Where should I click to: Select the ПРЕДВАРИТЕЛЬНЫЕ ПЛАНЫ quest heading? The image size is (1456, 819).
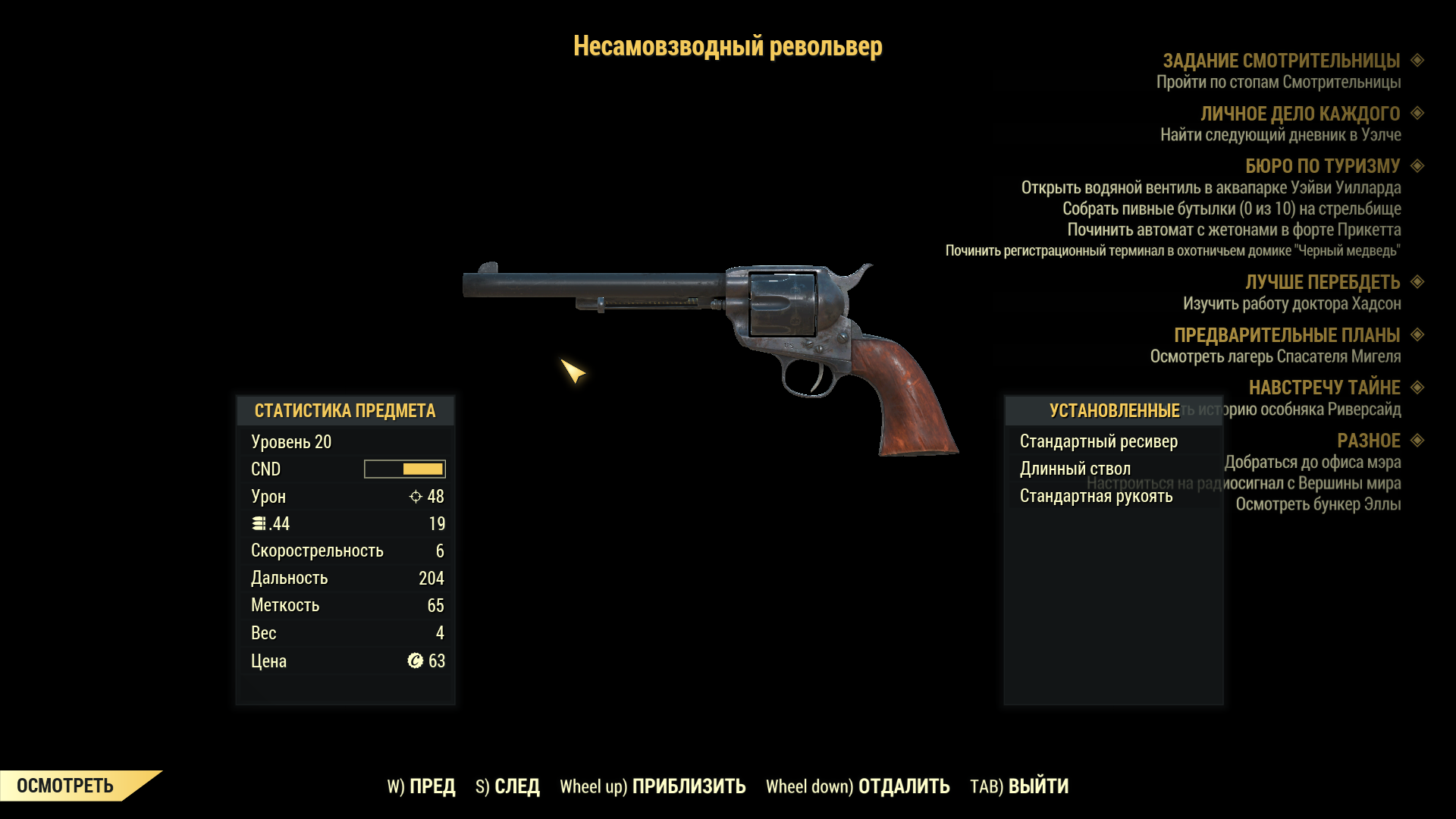click(1286, 335)
